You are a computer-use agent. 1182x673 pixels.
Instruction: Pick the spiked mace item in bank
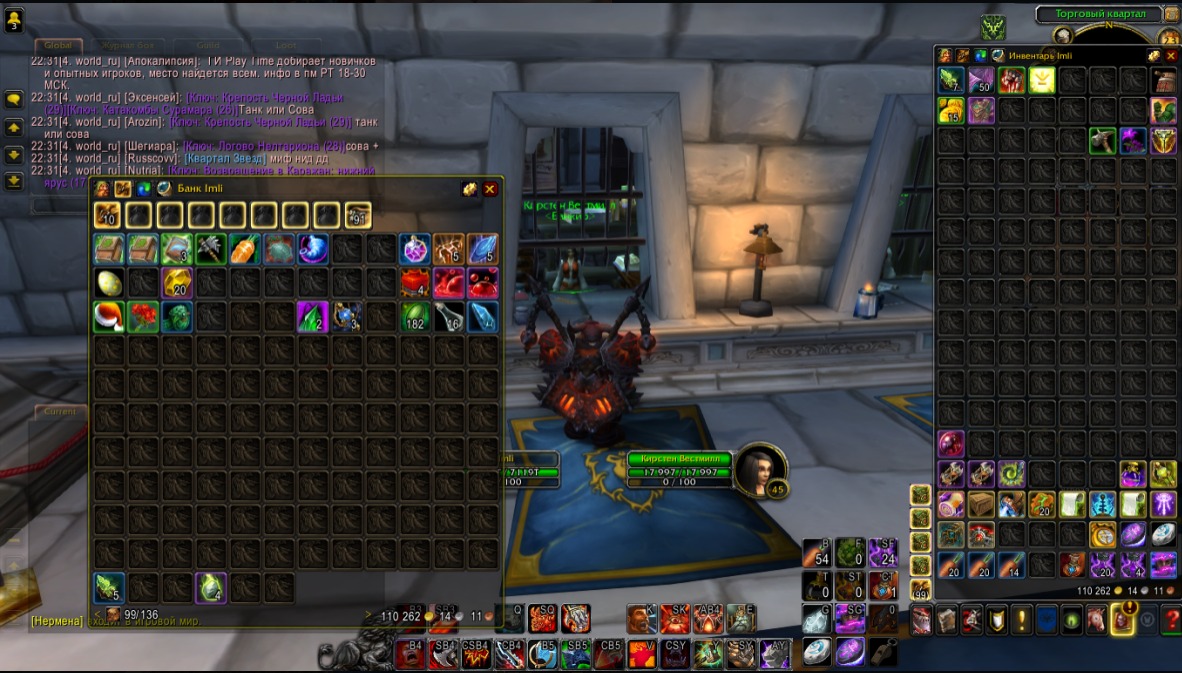[x=211, y=249]
